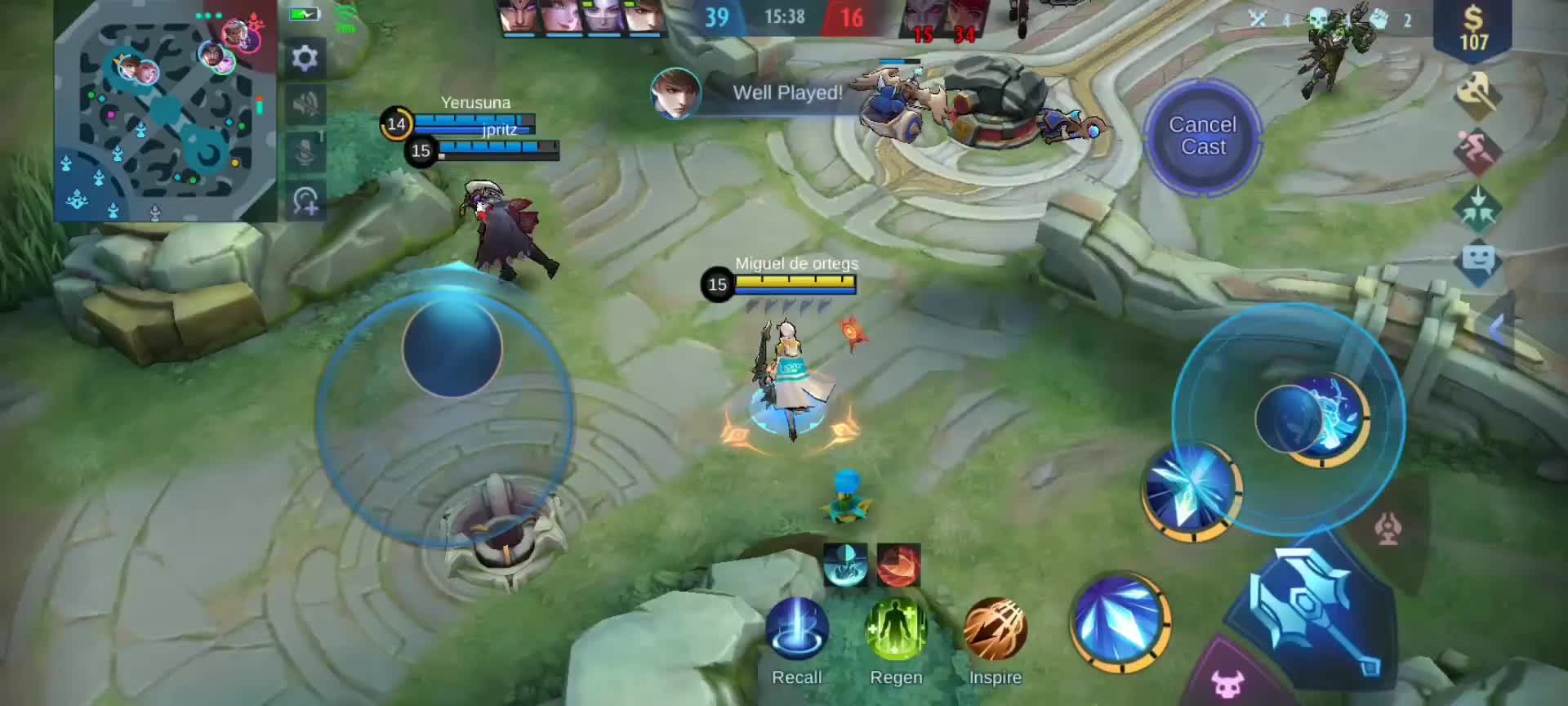Send the axe attack quick signal
Image resolution: width=1568 pixels, height=706 pixels.
tap(1477, 95)
